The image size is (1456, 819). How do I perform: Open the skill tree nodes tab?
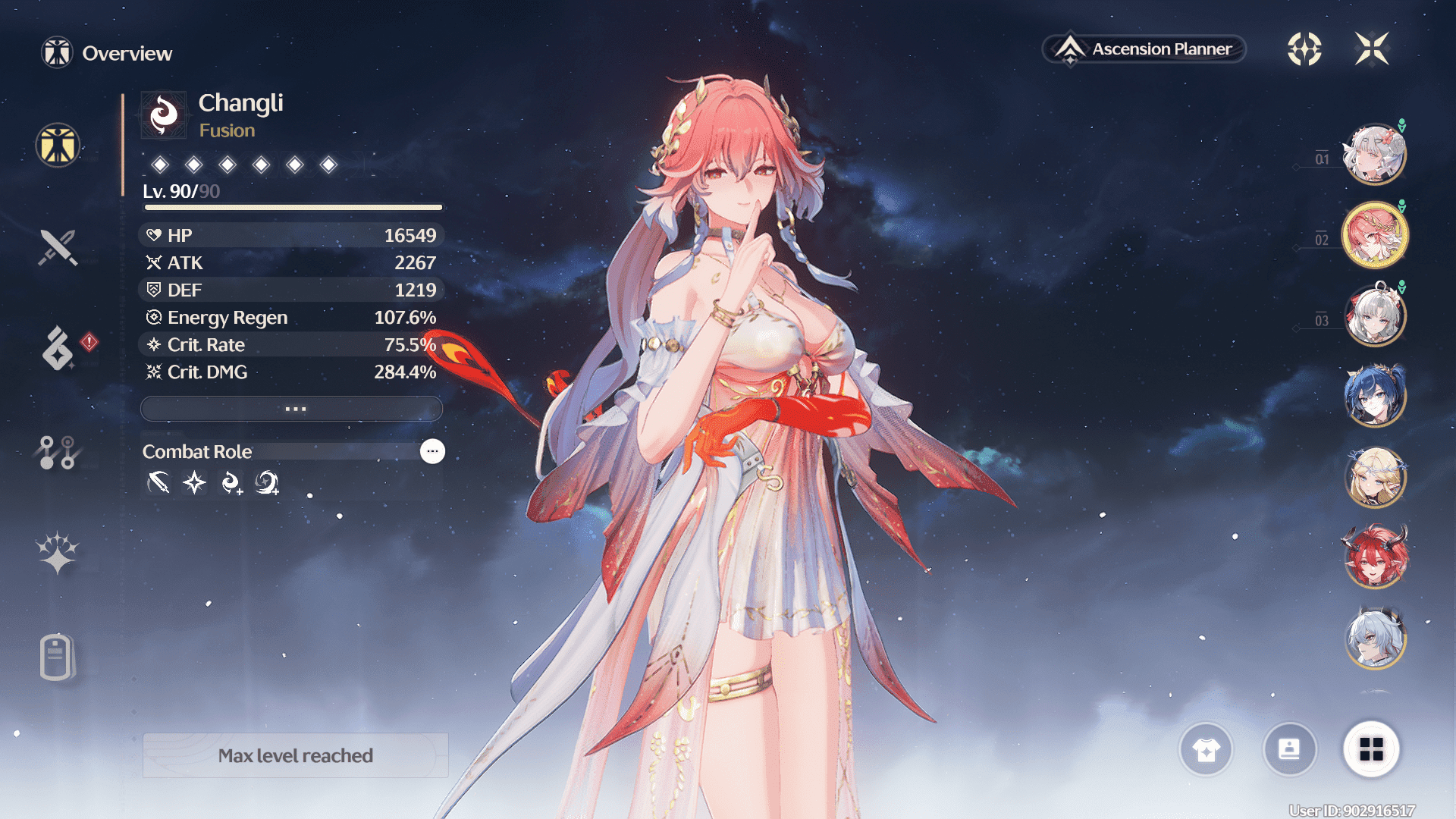[x=57, y=452]
